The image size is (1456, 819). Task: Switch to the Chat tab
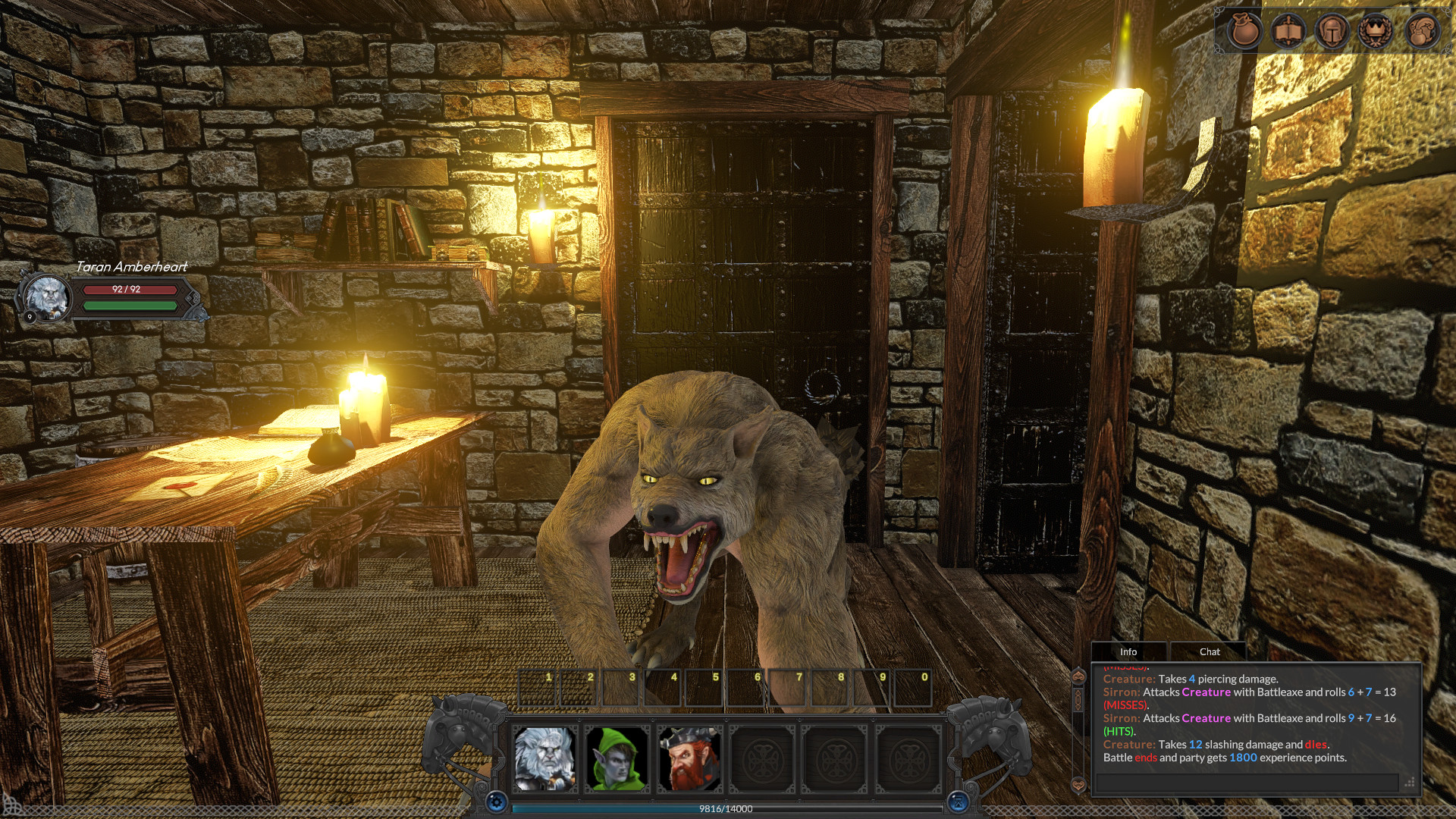[x=1208, y=651]
